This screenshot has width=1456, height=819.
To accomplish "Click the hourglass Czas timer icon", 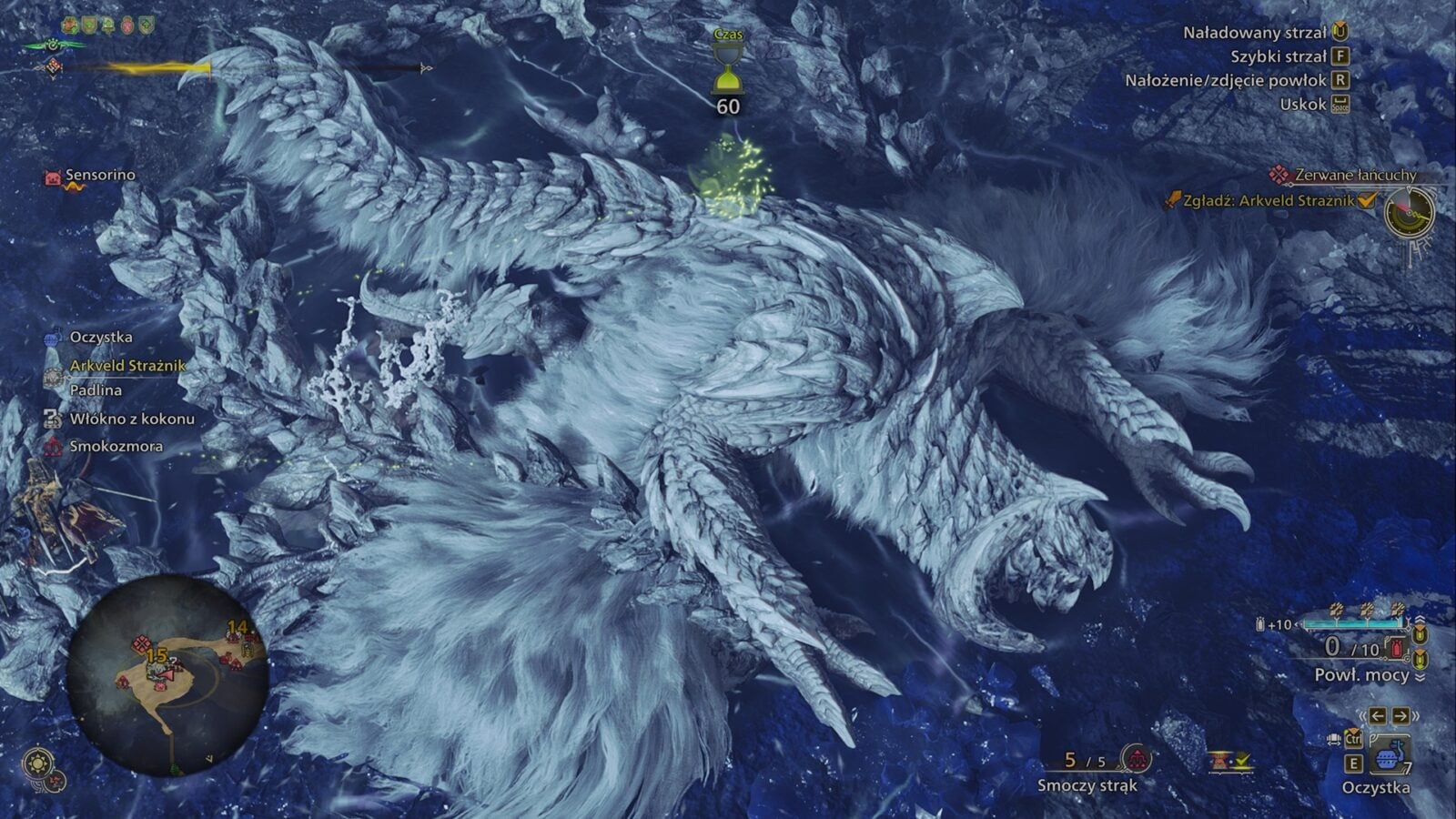I will coord(727,71).
